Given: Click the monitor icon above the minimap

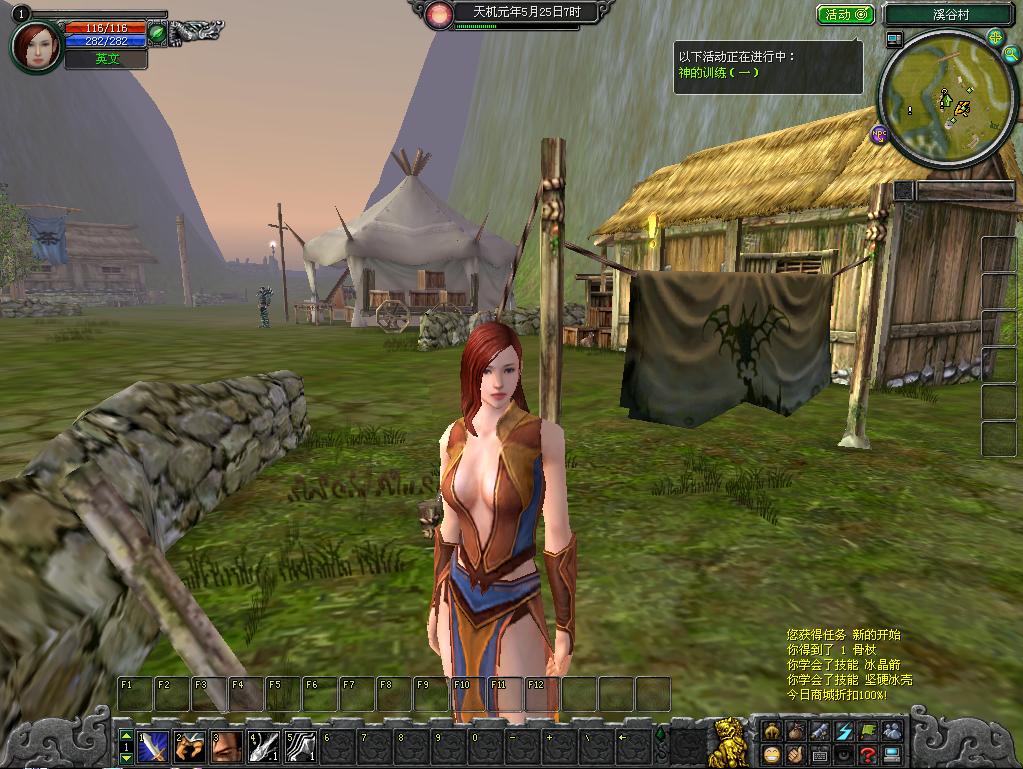Looking at the screenshot, I should (894, 39).
